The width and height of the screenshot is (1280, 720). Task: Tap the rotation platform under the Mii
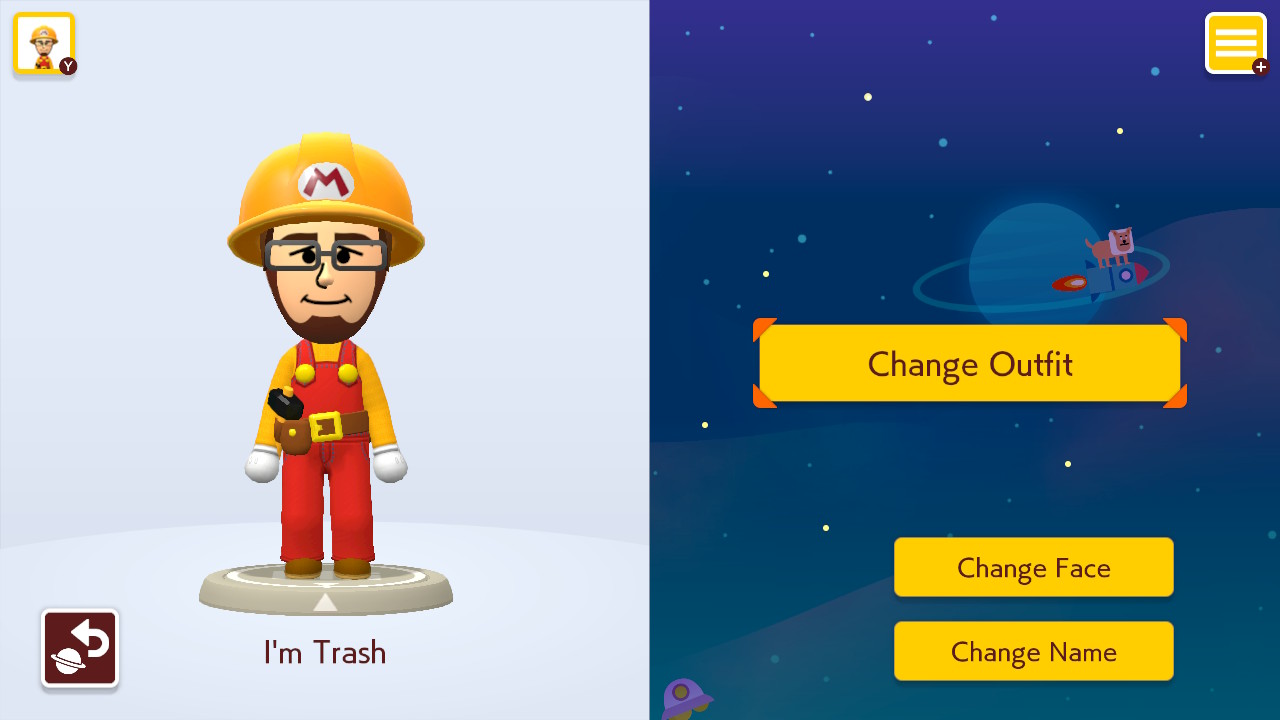(x=324, y=585)
